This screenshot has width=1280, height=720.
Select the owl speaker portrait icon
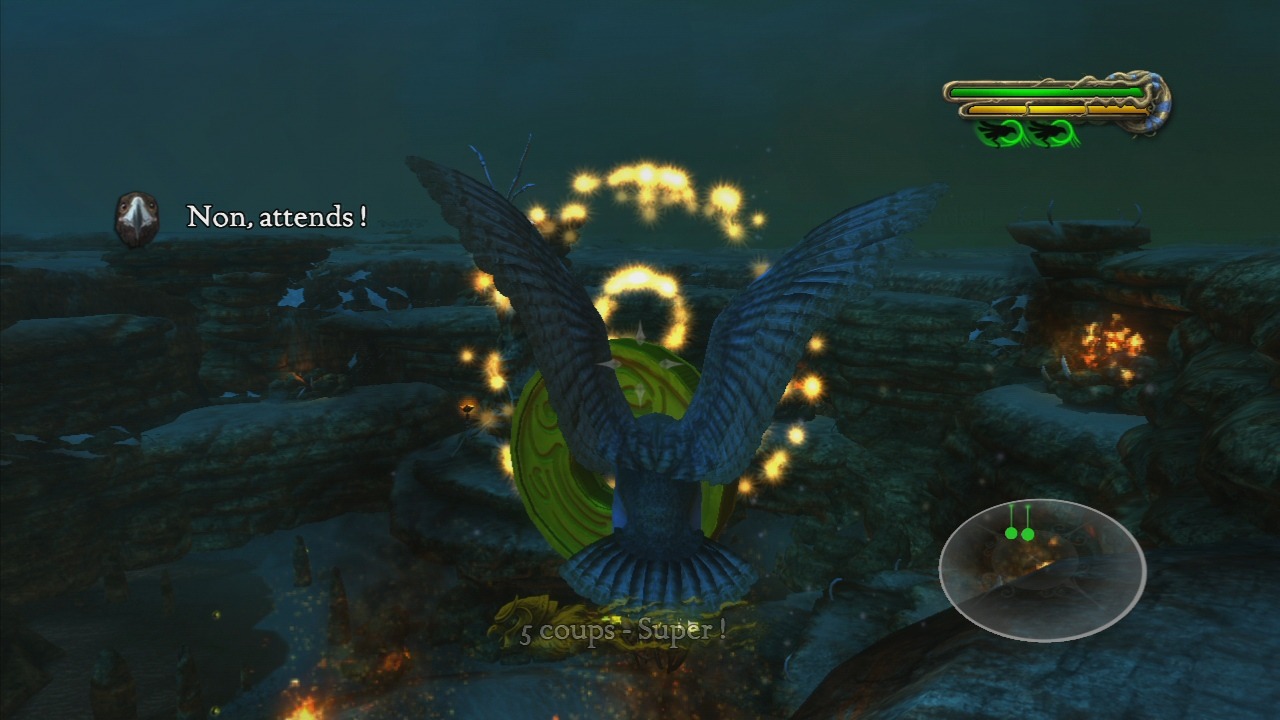[137, 218]
